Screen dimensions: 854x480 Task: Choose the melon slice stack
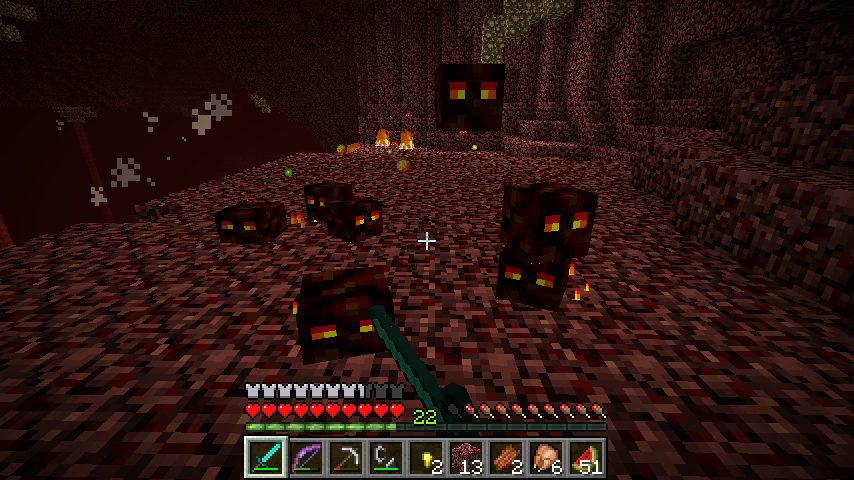(586, 457)
